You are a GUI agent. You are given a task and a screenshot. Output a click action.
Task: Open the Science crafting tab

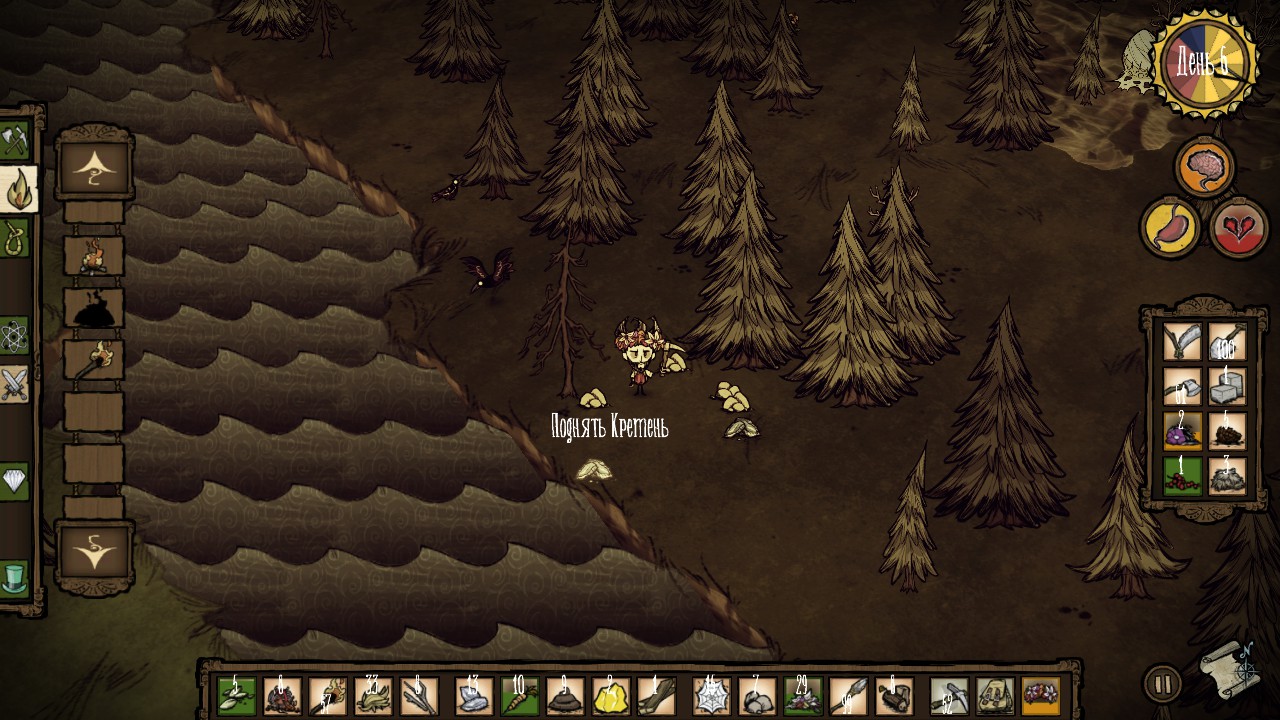(13, 336)
